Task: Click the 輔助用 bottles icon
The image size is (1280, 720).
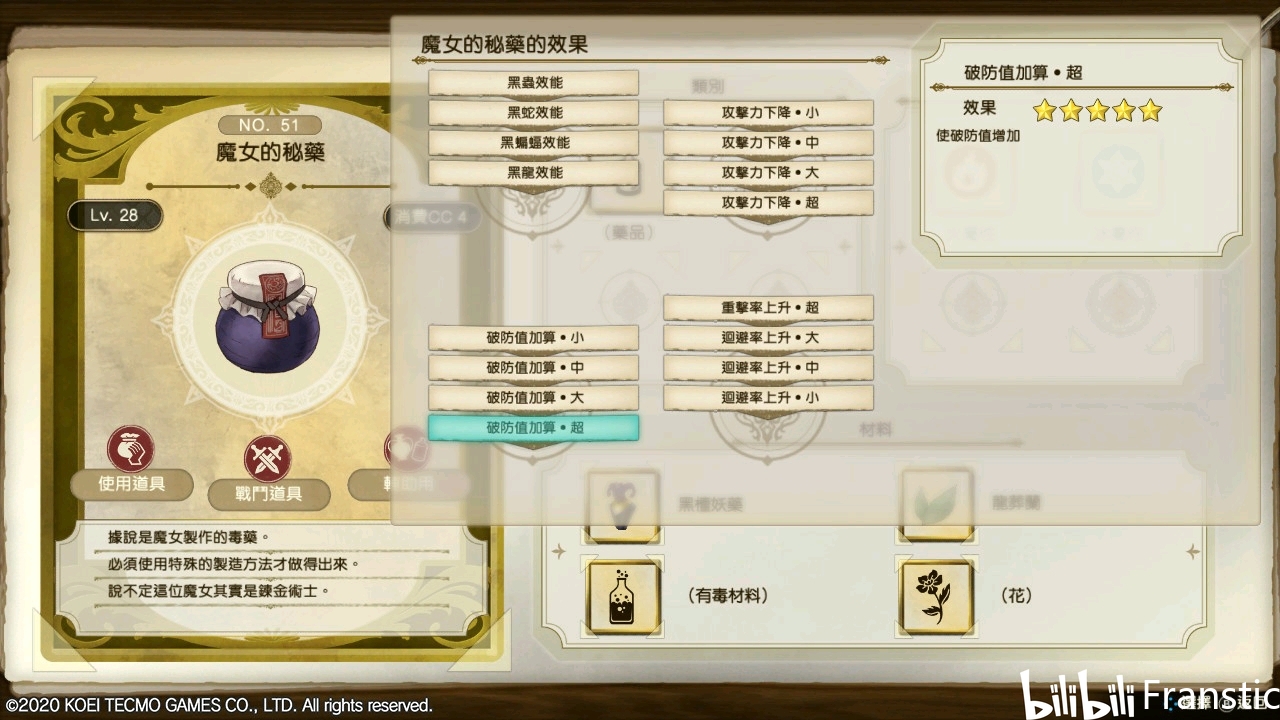Action: coord(408,449)
